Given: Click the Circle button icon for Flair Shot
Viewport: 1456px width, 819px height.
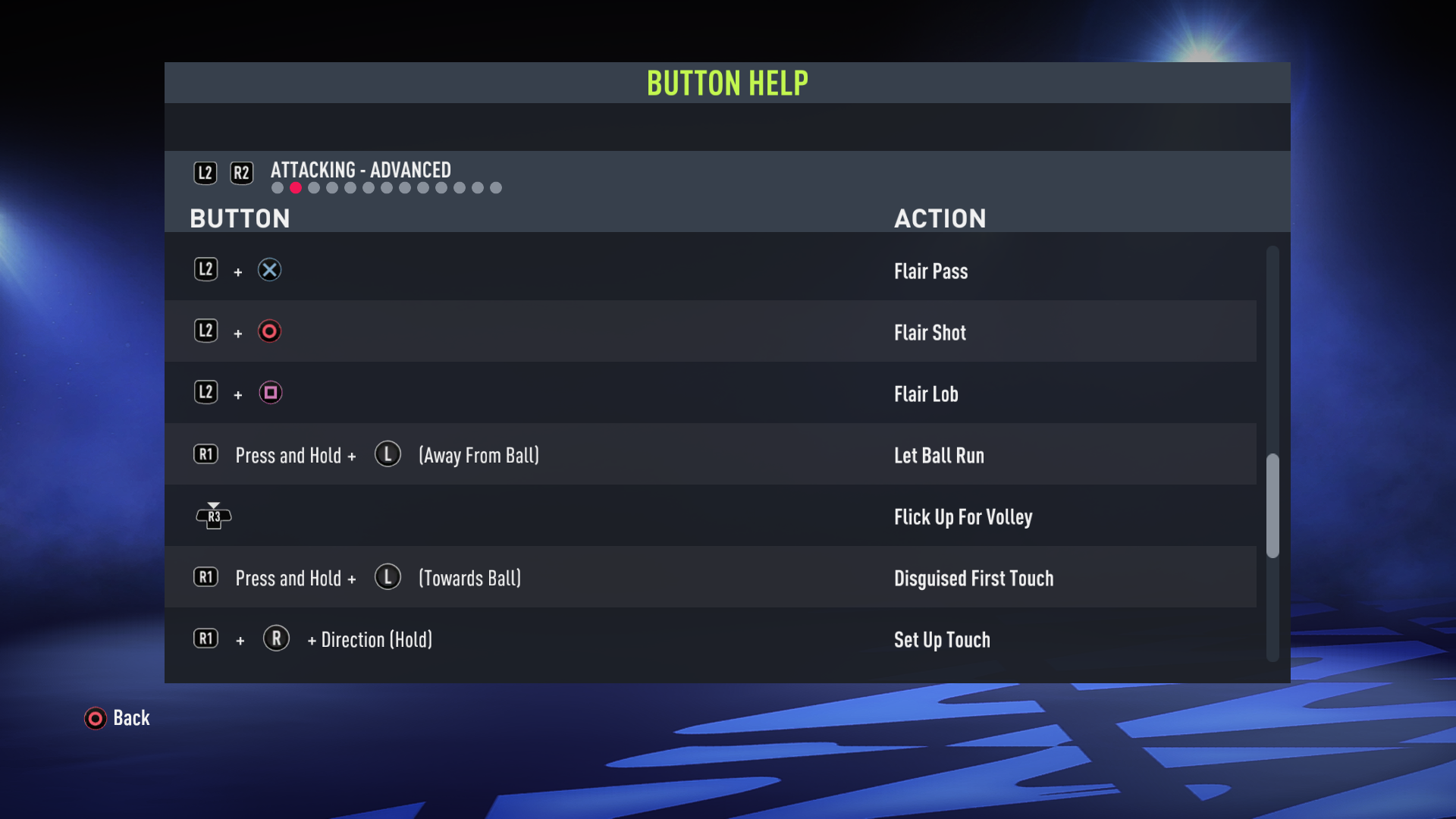Looking at the screenshot, I should pyautogui.click(x=270, y=331).
